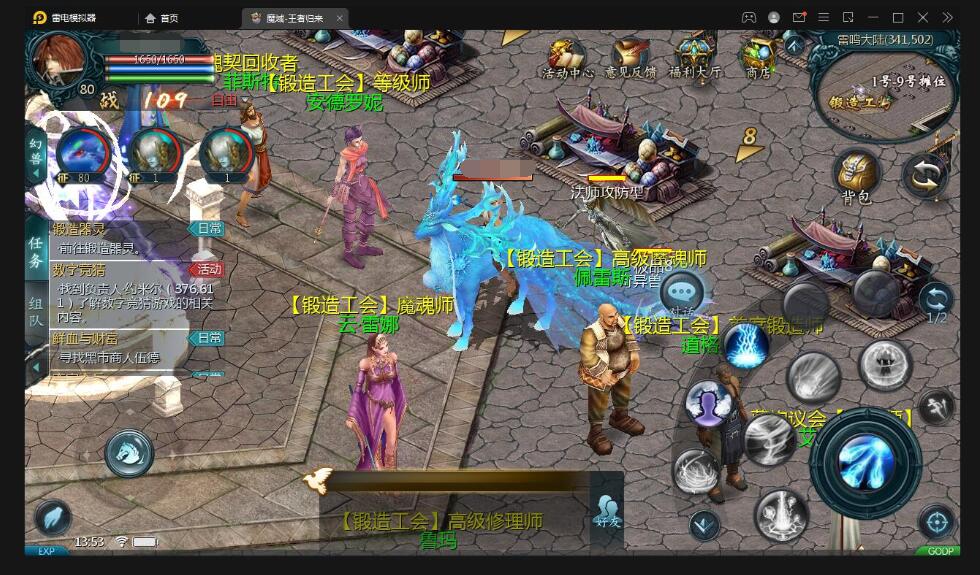Image resolution: width=980 pixels, height=575 pixels.
Task: Click the crosshair target-lock button
Action: pos(936,520)
